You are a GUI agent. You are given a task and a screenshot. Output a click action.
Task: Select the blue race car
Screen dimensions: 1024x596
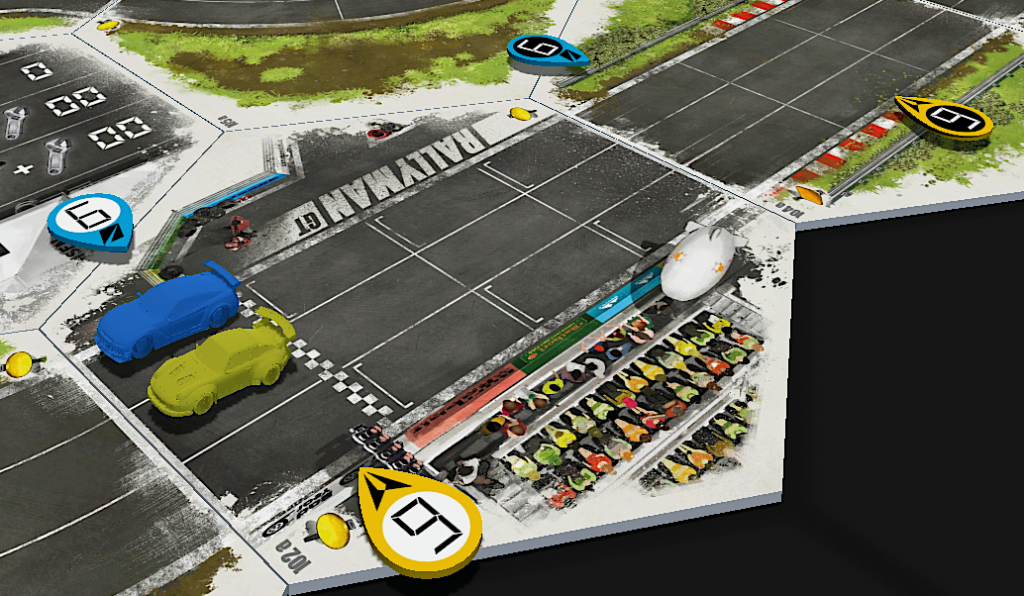(168, 314)
